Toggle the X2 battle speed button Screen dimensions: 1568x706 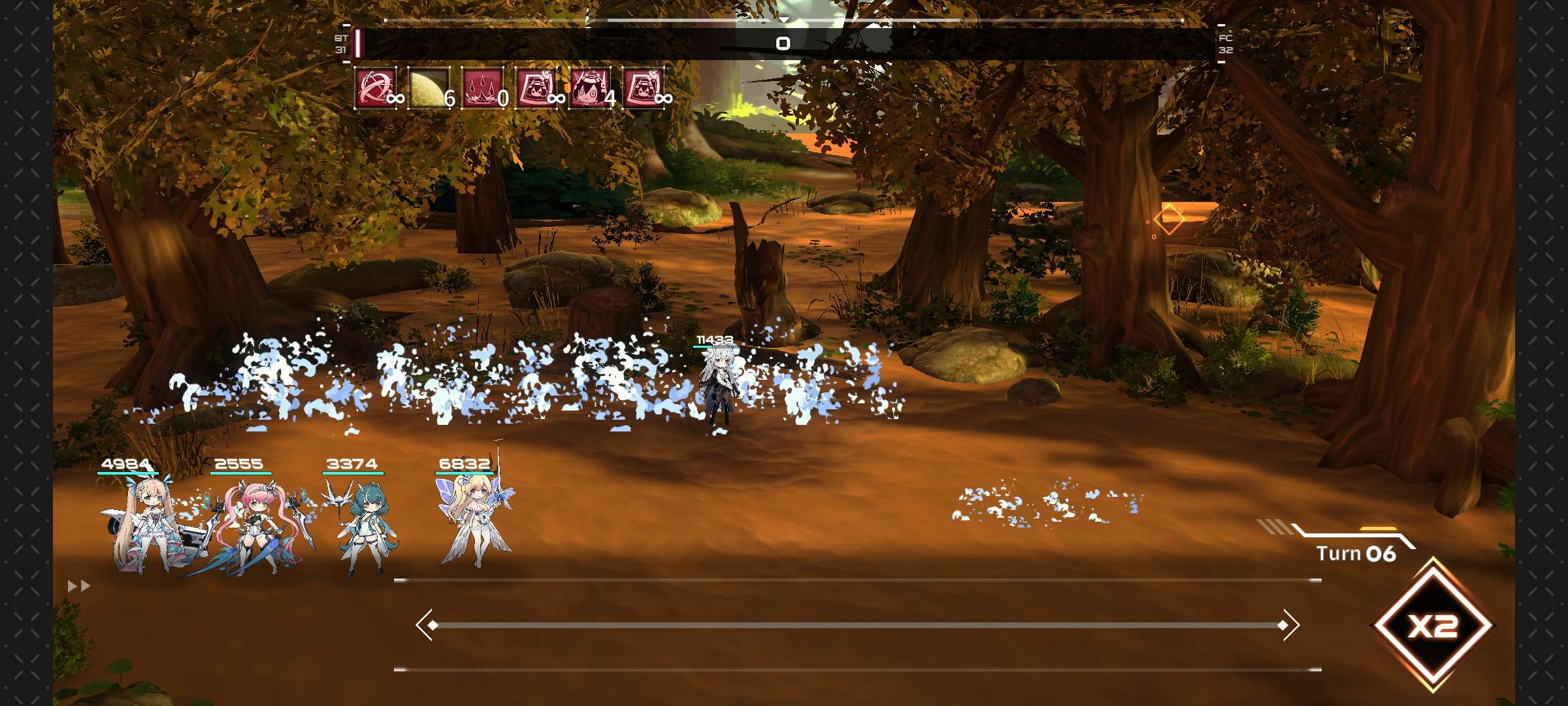point(1433,626)
